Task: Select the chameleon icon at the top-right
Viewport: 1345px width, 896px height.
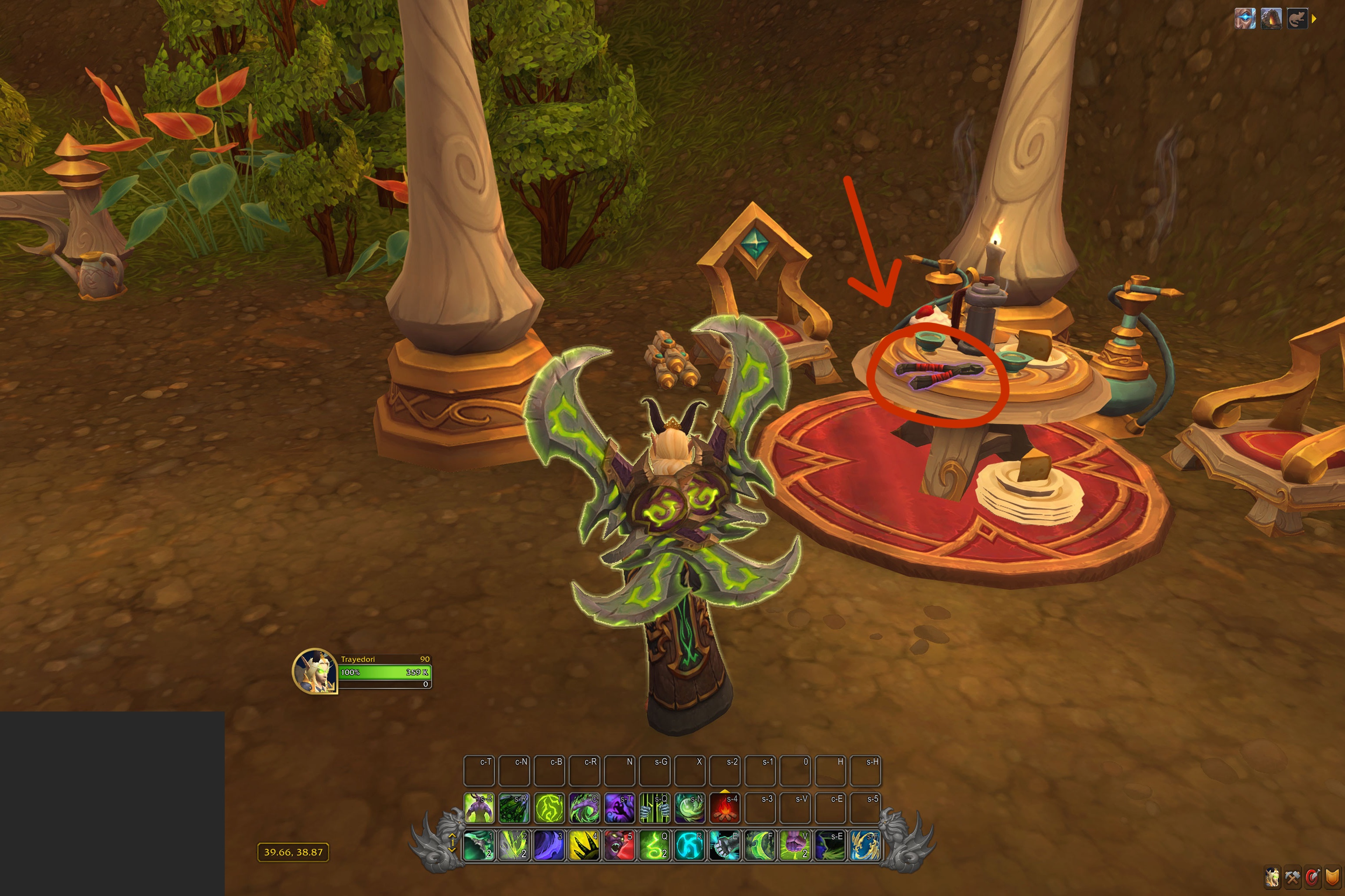Action: coord(1297,20)
